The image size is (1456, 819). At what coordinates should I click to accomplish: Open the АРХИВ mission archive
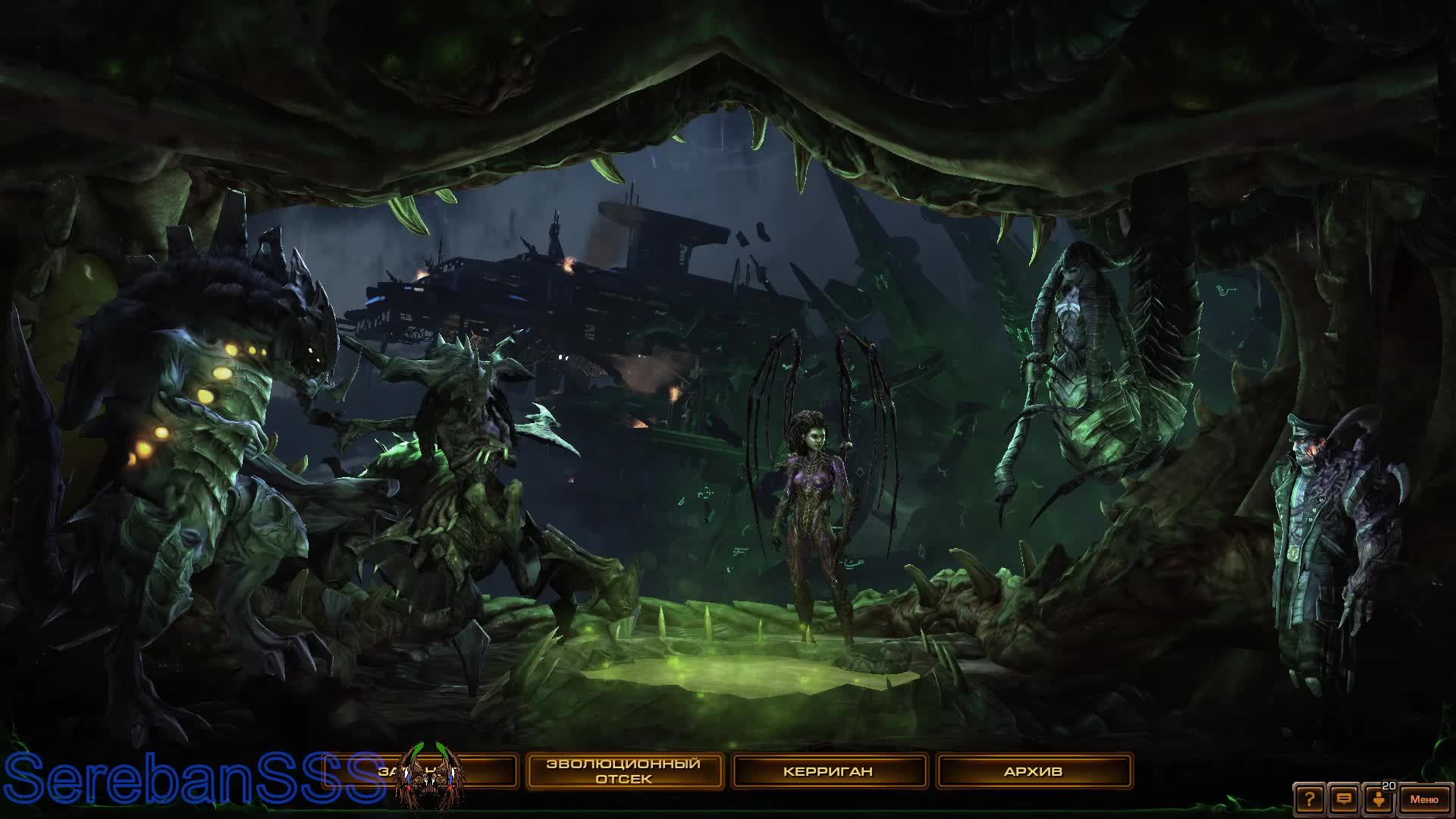click(1039, 770)
